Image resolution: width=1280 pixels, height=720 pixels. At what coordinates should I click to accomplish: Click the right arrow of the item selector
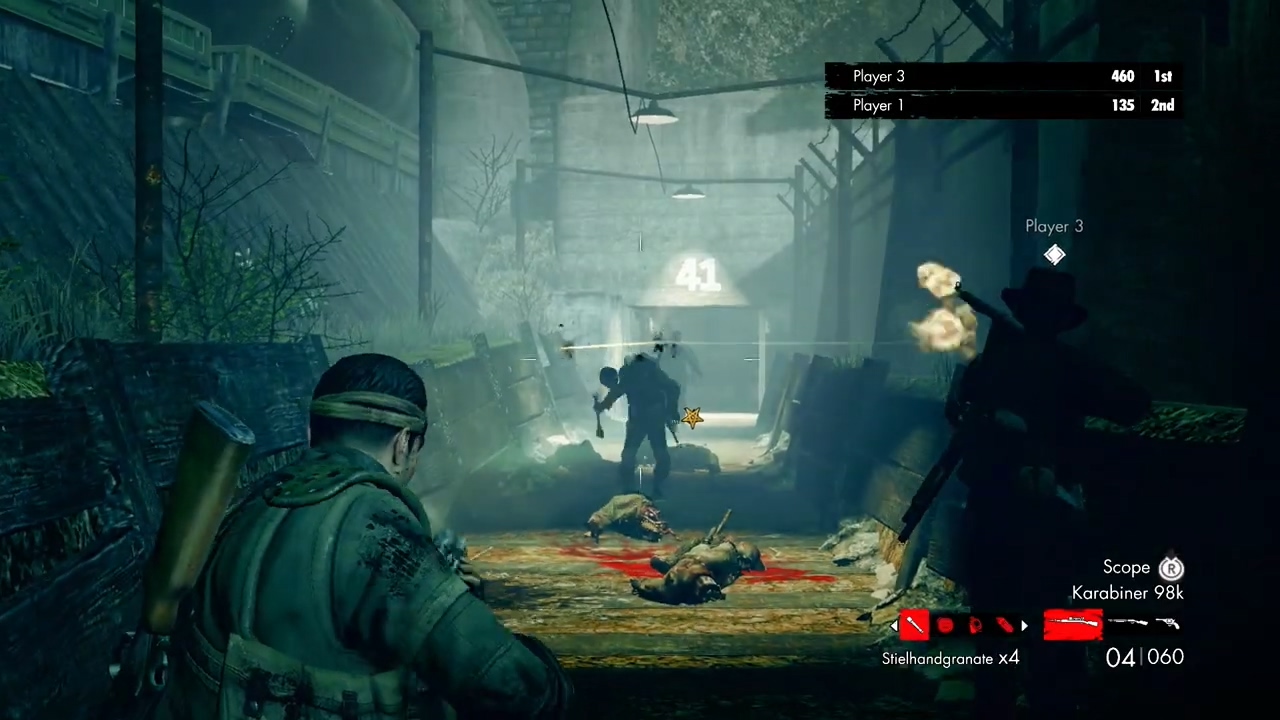click(1024, 626)
